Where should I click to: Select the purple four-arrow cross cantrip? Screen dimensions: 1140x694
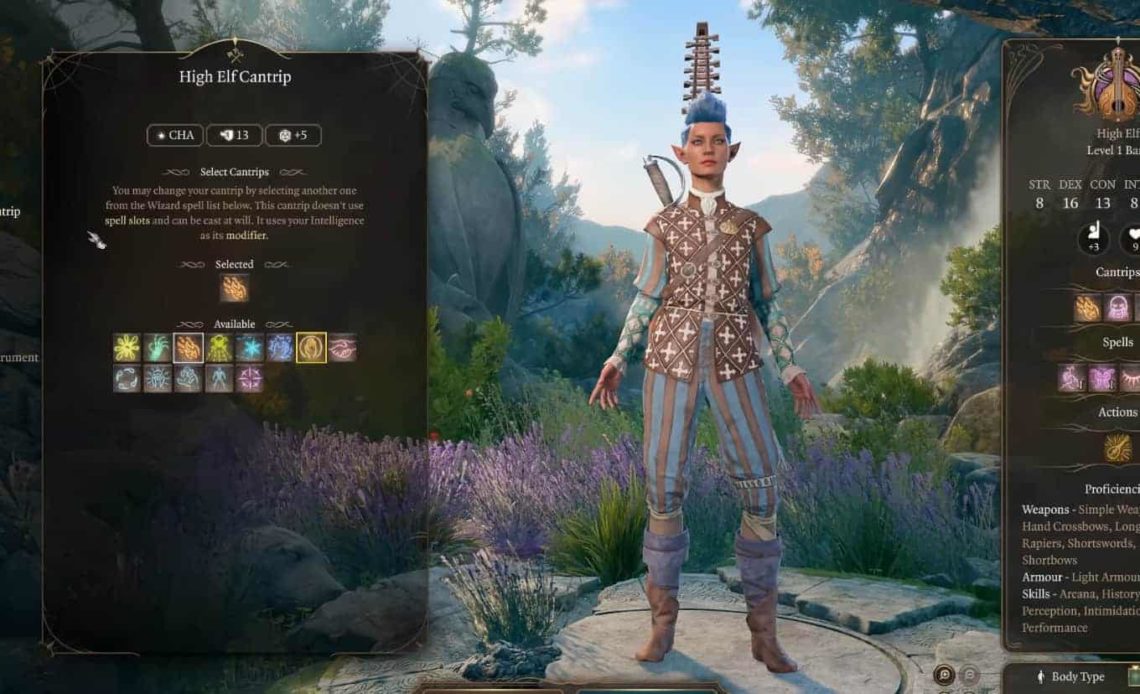250,378
